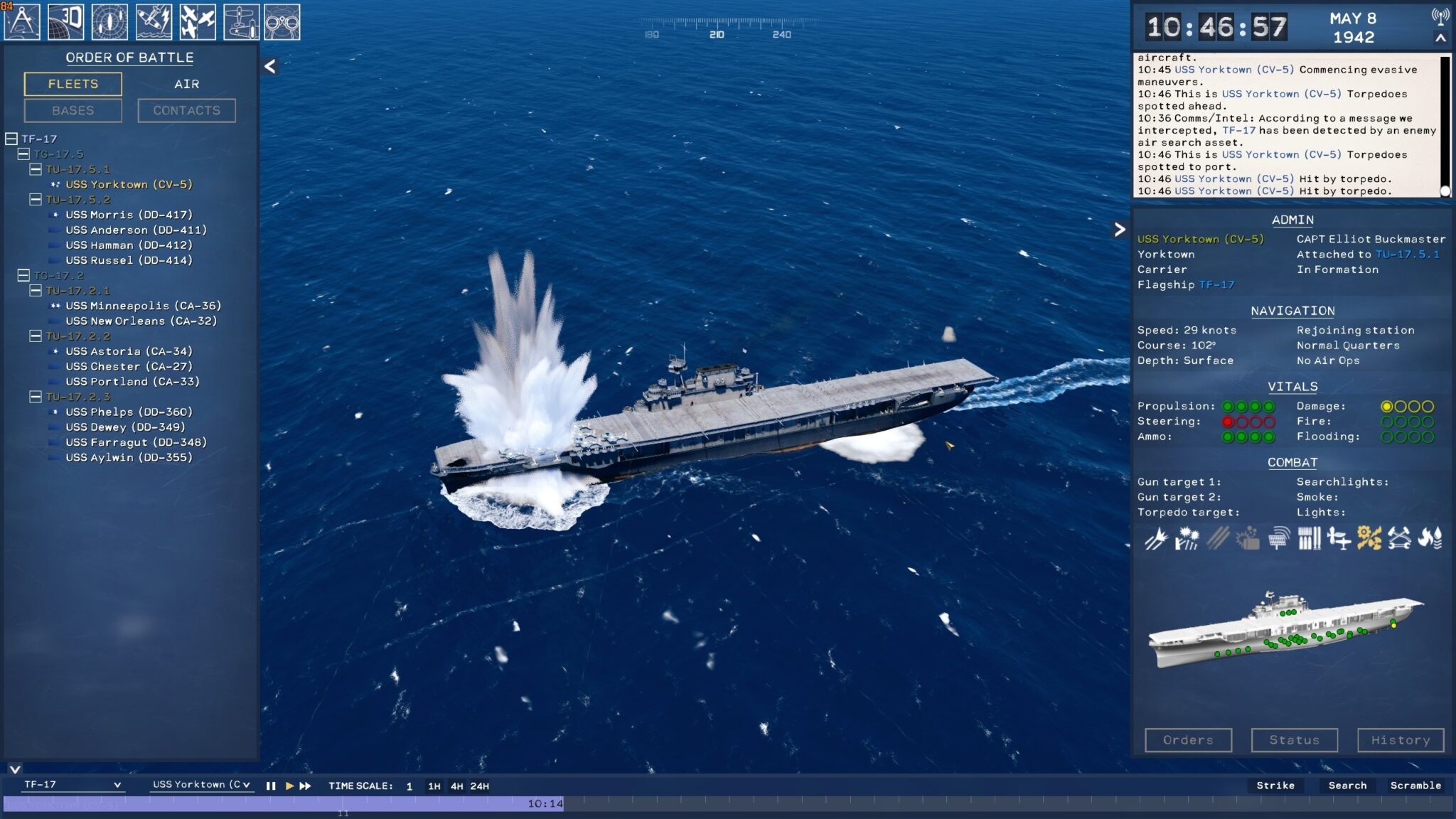Set time scale to 4H
Screen dimensions: 1456x819
tap(458, 786)
